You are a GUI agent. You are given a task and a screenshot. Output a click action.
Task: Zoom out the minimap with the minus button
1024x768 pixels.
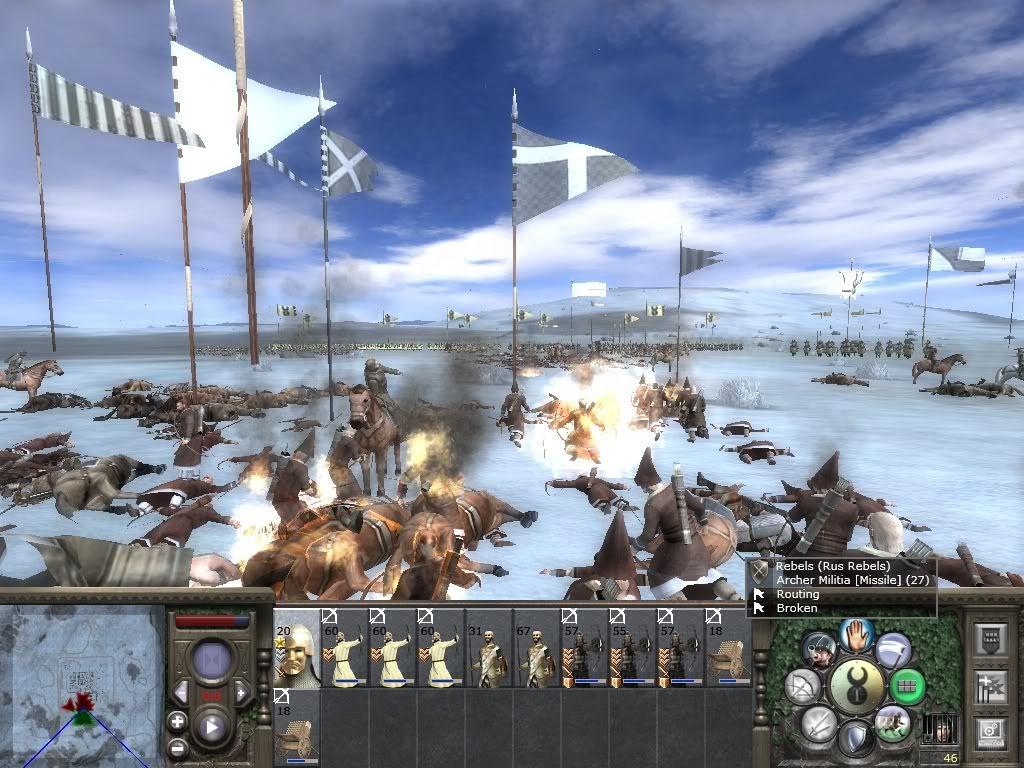pyautogui.click(x=177, y=747)
